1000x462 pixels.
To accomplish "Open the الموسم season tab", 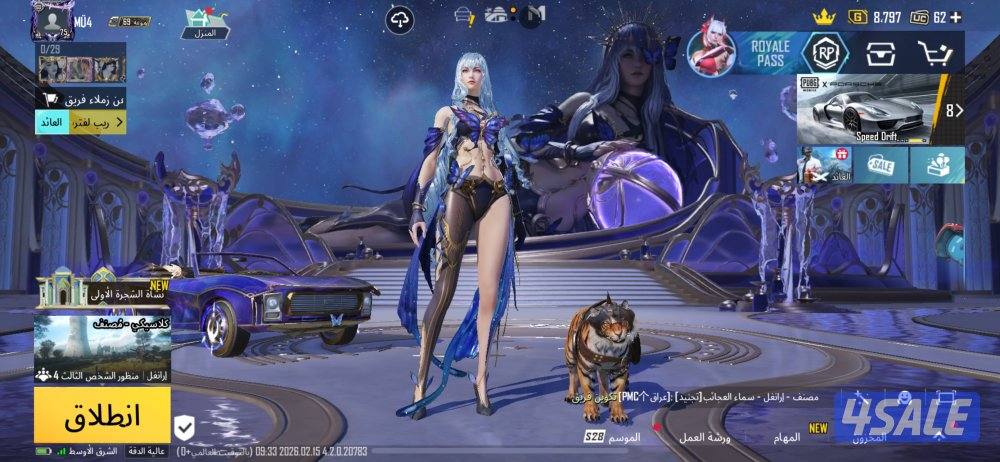I will (x=614, y=438).
